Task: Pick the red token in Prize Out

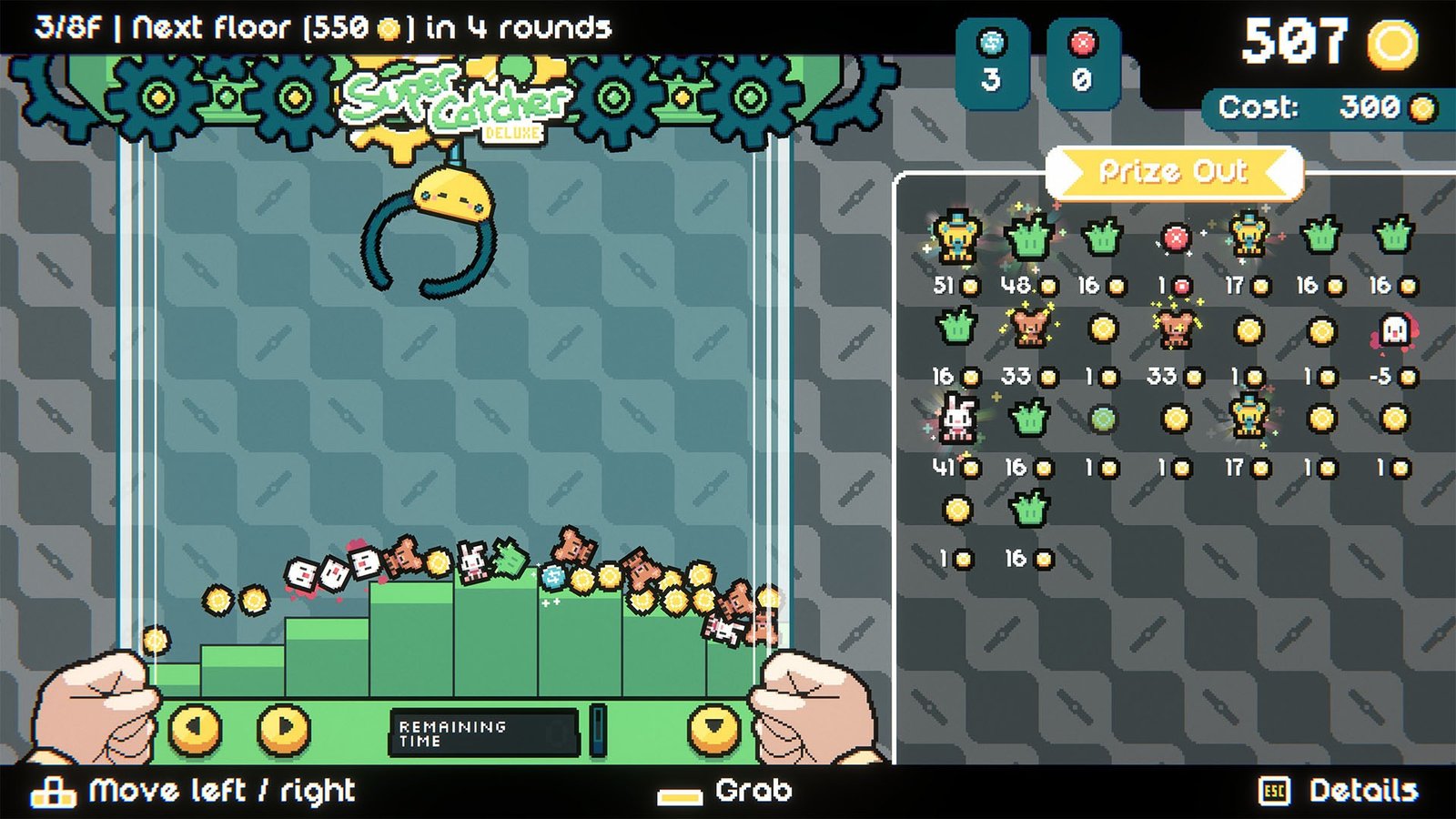Action: click(1176, 238)
